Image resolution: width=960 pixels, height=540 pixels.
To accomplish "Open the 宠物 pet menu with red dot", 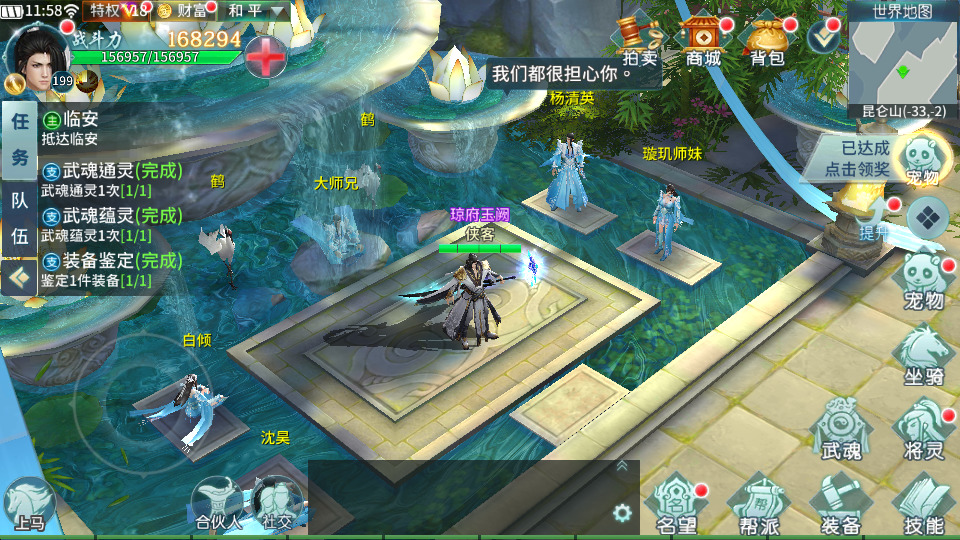I will pyautogui.click(x=924, y=281).
